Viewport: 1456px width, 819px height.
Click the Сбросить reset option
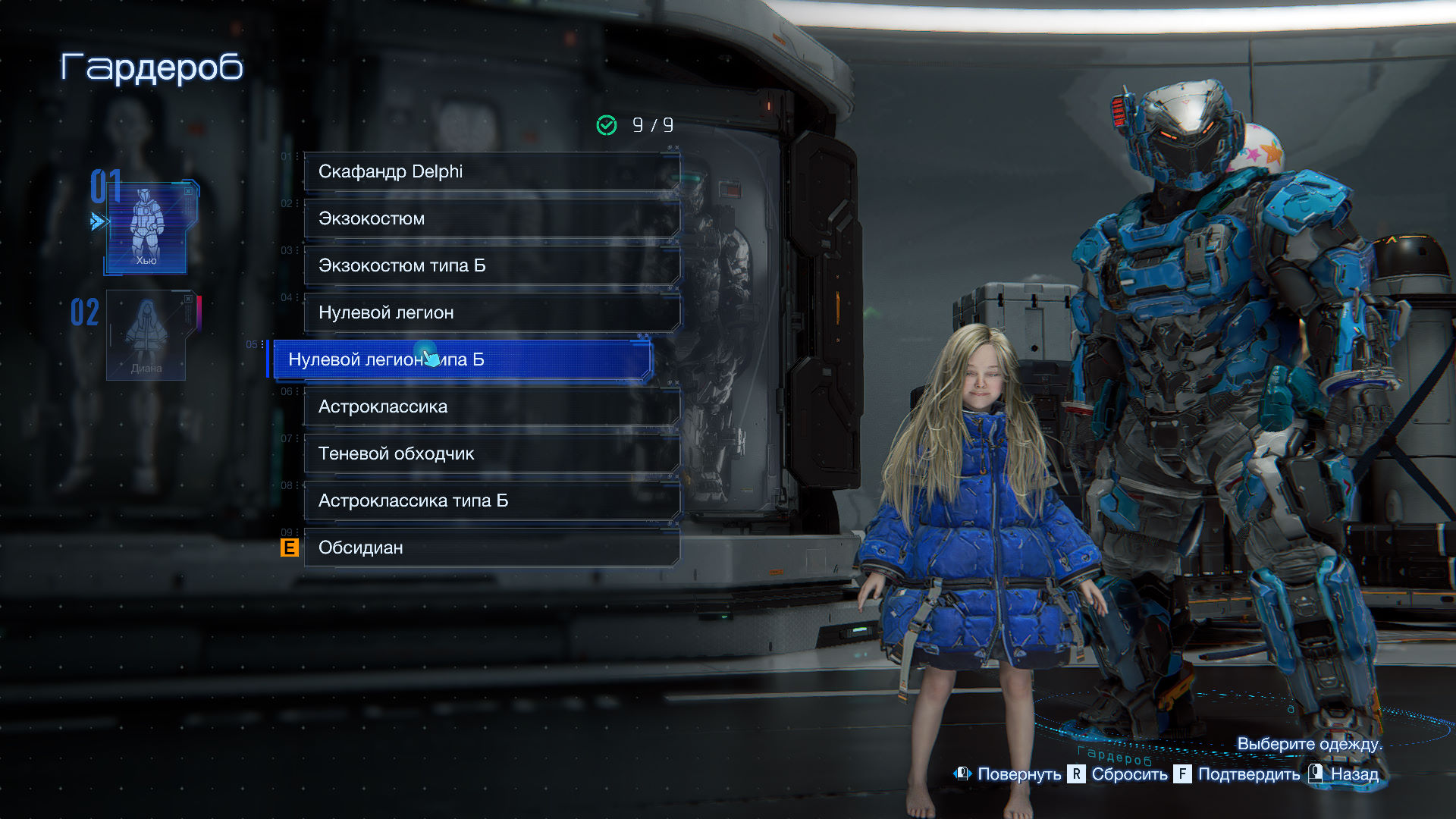click(x=1119, y=774)
